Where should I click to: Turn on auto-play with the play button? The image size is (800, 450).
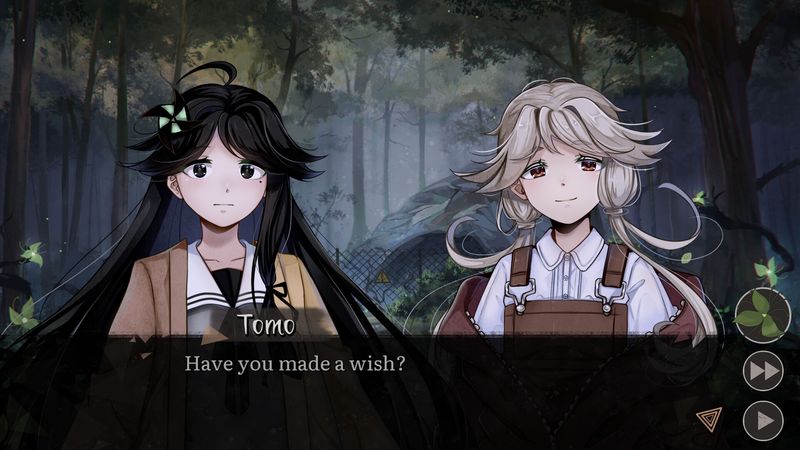763,420
